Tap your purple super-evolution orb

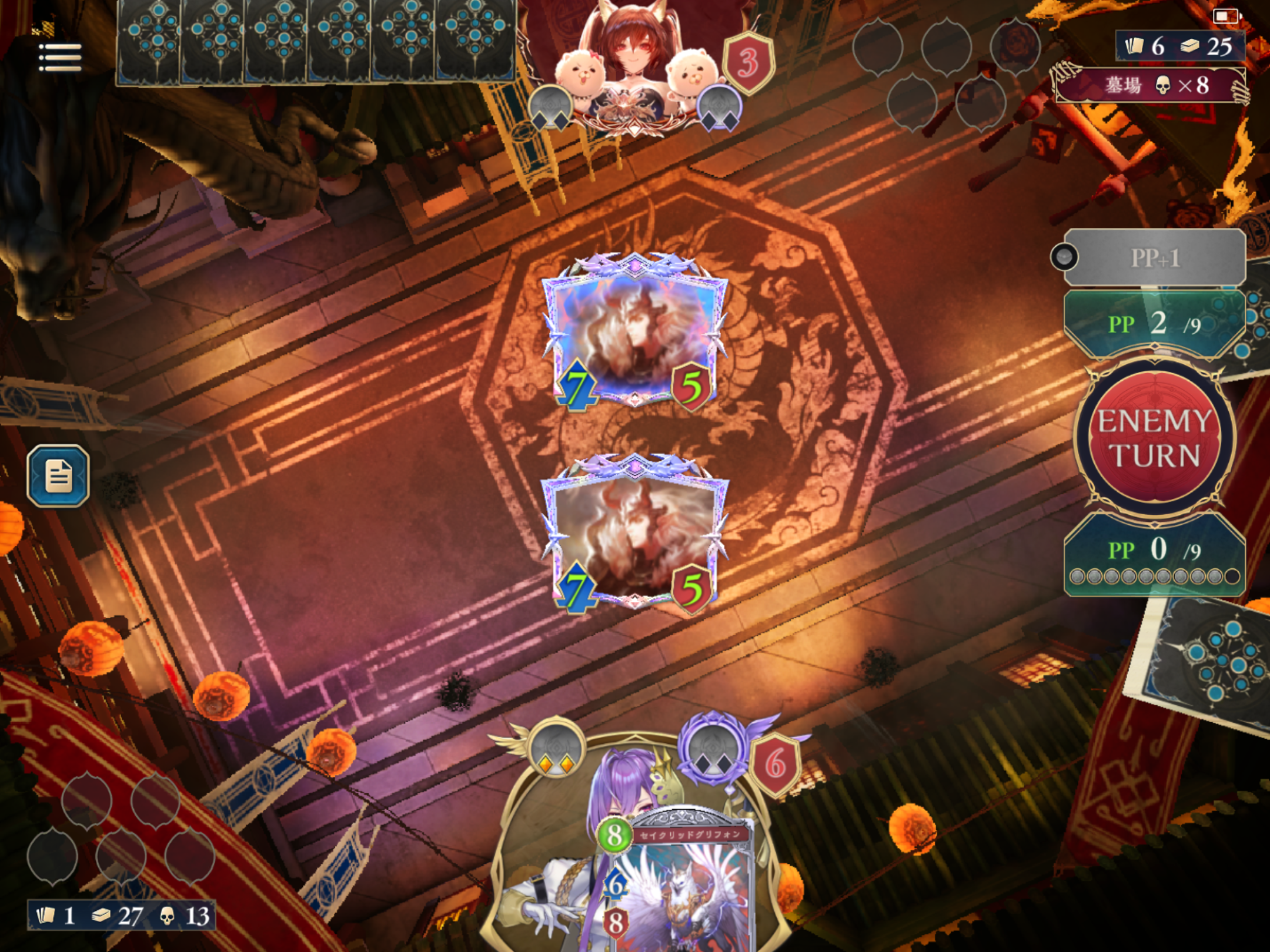(x=713, y=747)
